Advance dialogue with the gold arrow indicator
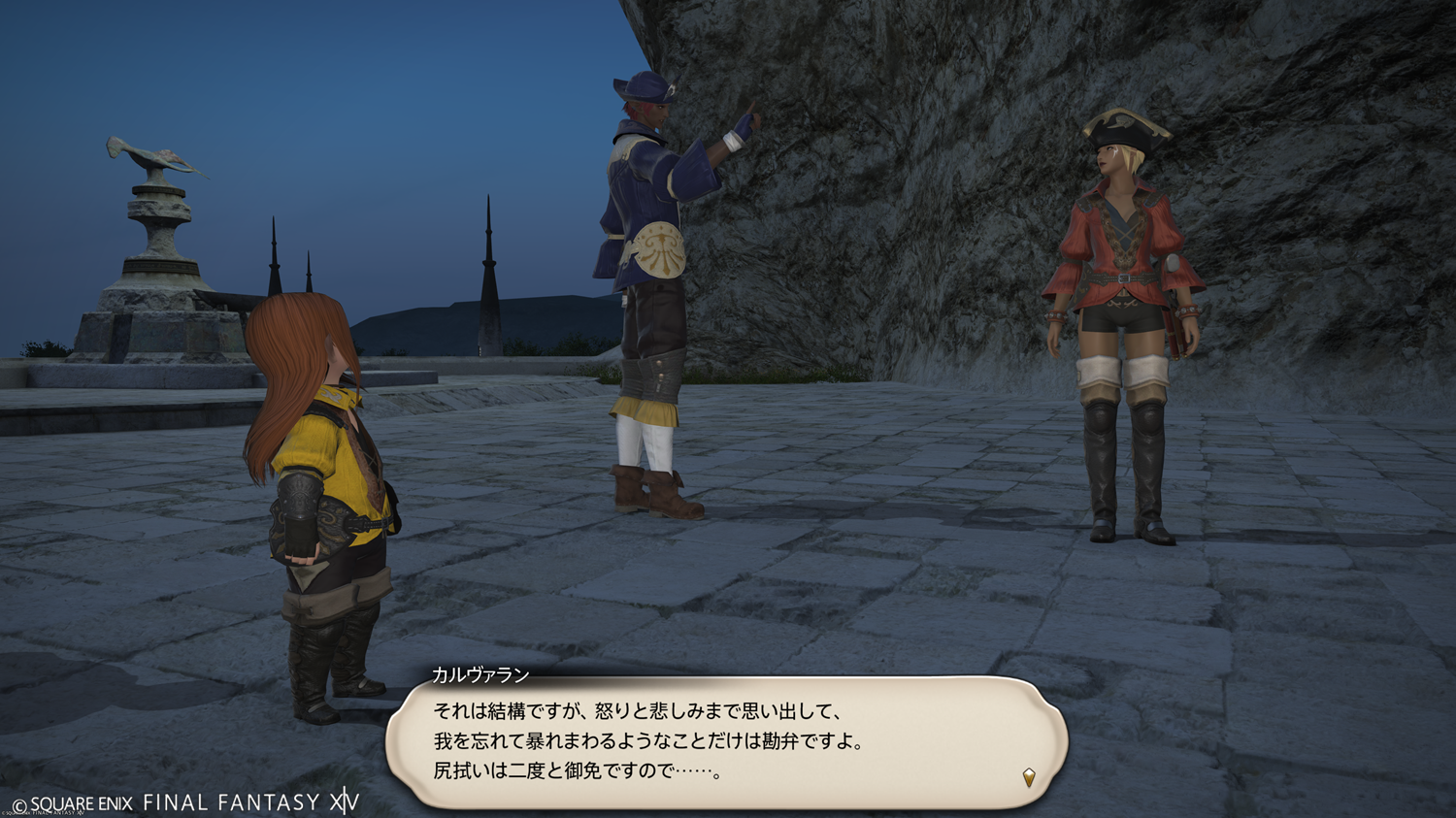 (x=1029, y=776)
